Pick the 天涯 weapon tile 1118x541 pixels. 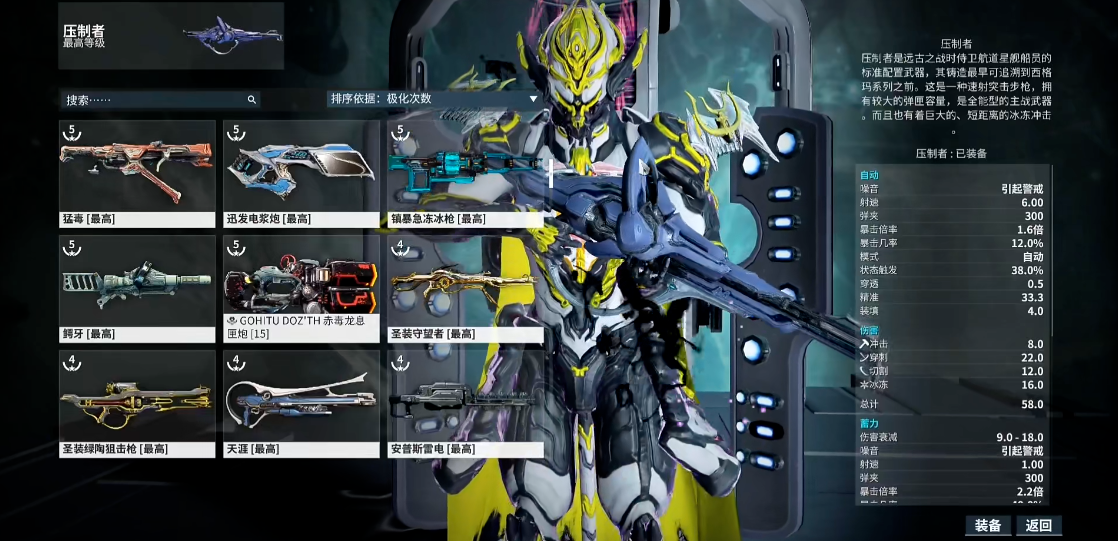[301, 402]
